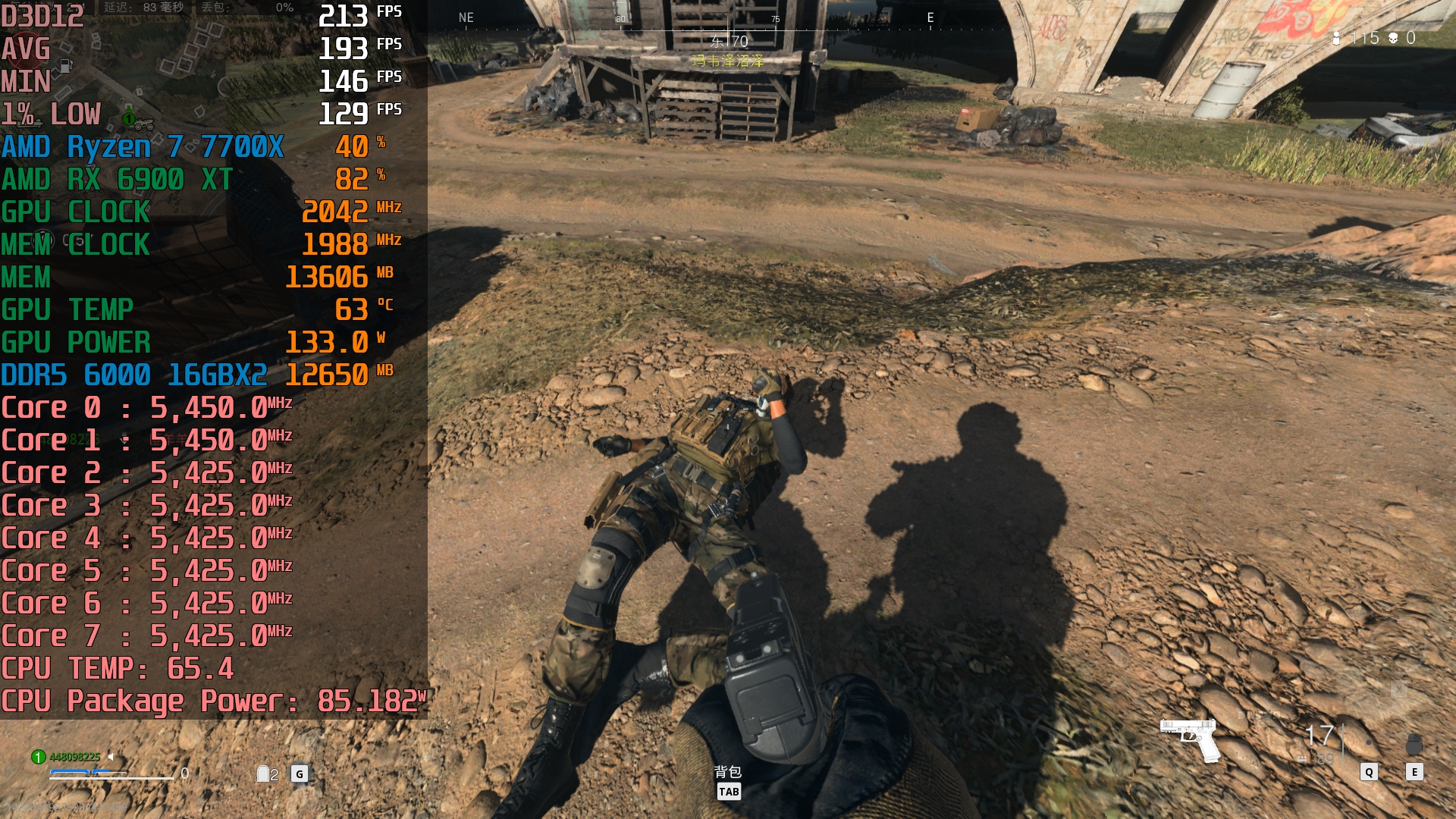This screenshot has width=1456, height=819.
Task: Click the skull kill count icon
Action: tap(1393, 38)
